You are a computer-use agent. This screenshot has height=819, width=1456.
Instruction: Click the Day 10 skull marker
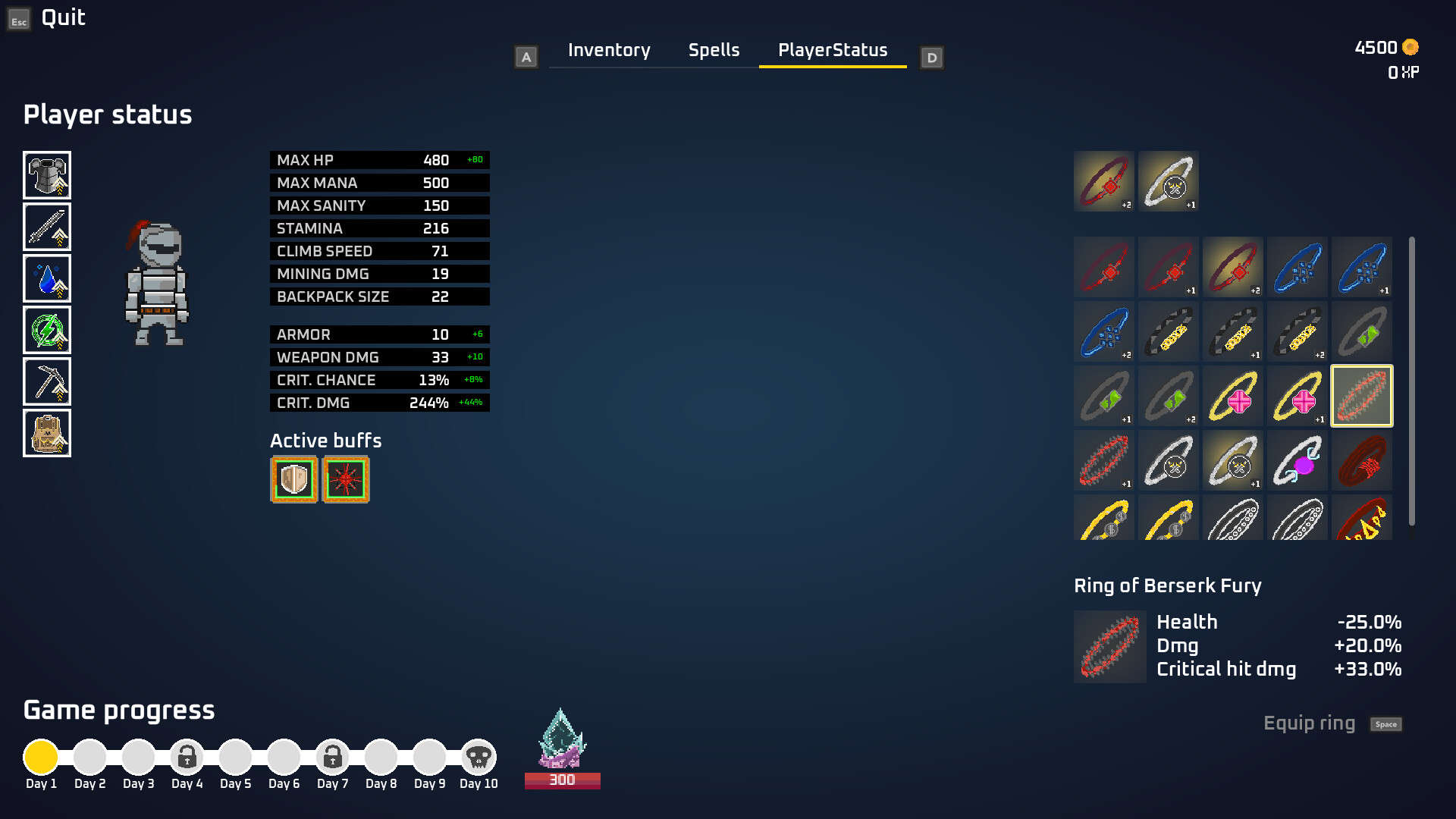pyautogui.click(x=478, y=756)
